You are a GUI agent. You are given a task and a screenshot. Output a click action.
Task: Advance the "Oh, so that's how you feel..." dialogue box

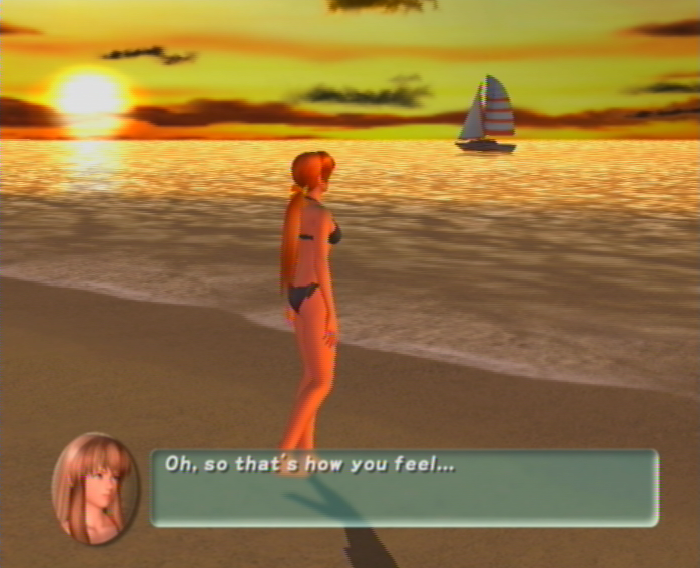pos(404,487)
